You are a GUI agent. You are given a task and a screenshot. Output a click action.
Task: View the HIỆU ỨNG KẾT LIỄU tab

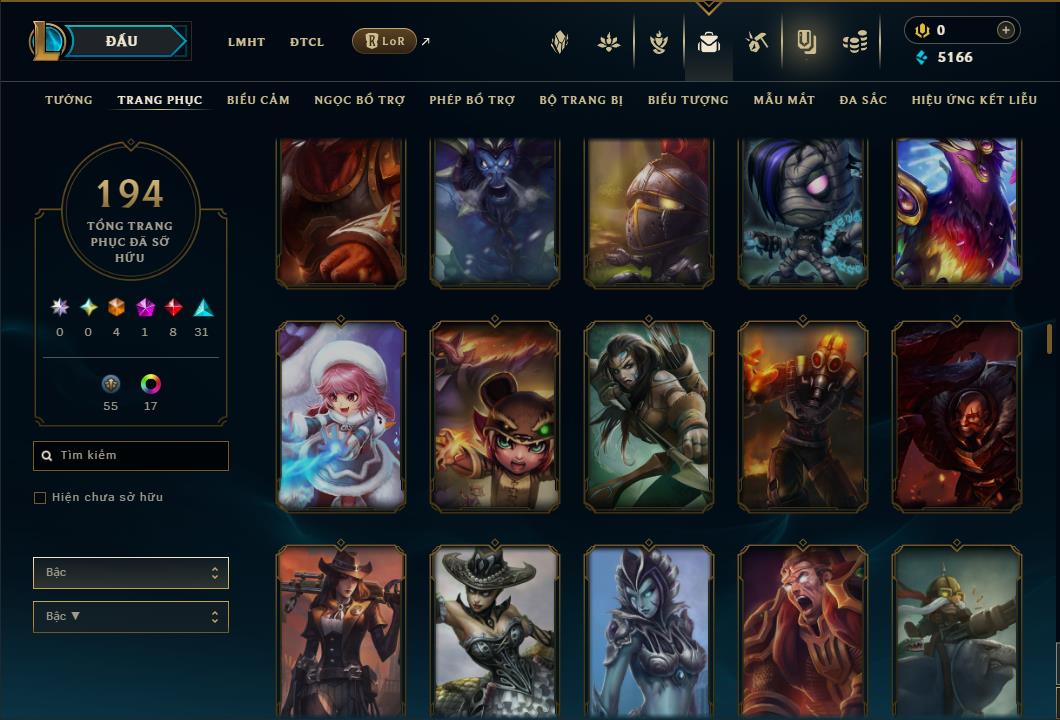pyautogui.click(x=974, y=100)
